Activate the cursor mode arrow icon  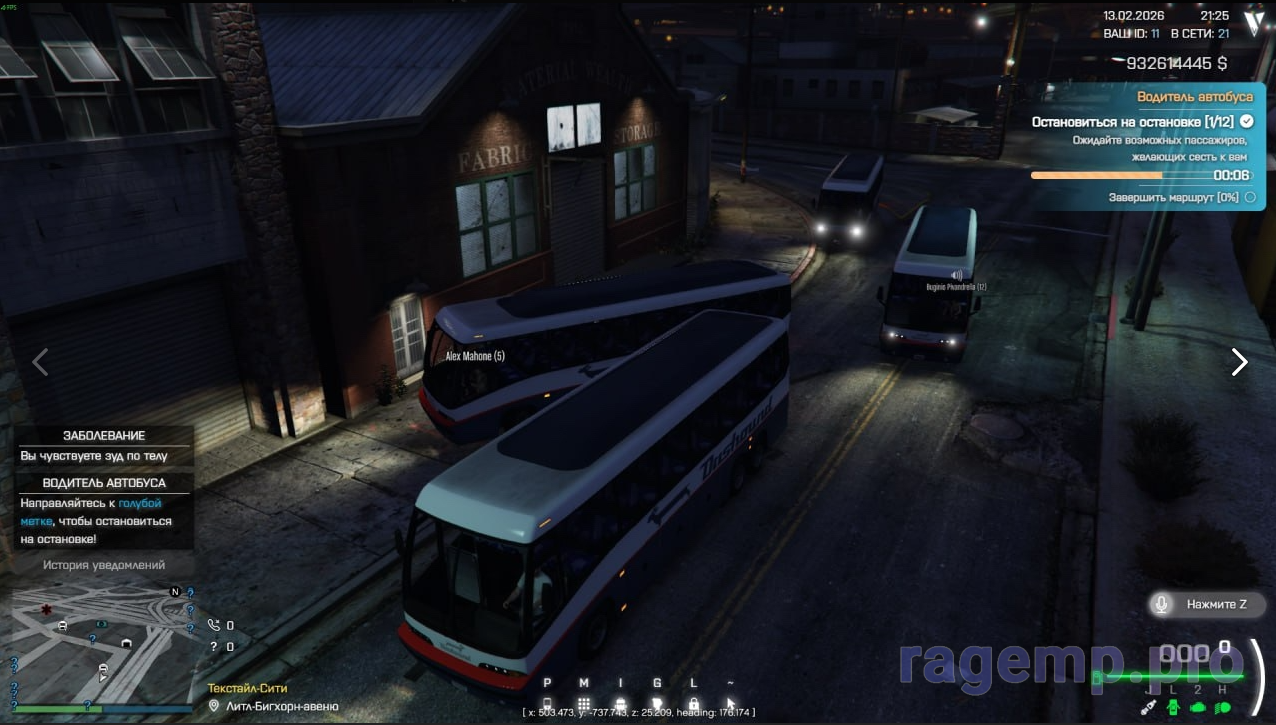(x=731, y=704)
